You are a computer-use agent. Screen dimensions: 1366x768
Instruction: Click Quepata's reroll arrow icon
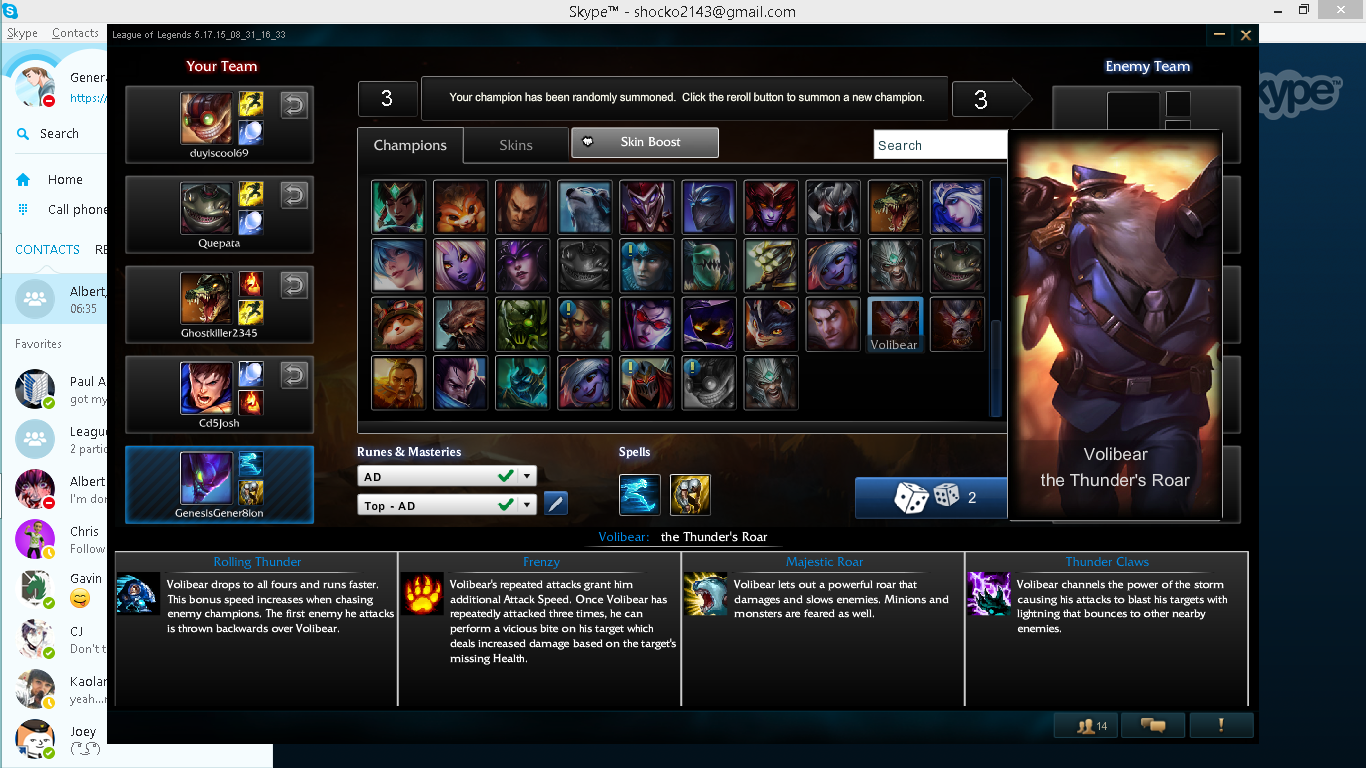[x=294, y=196]
